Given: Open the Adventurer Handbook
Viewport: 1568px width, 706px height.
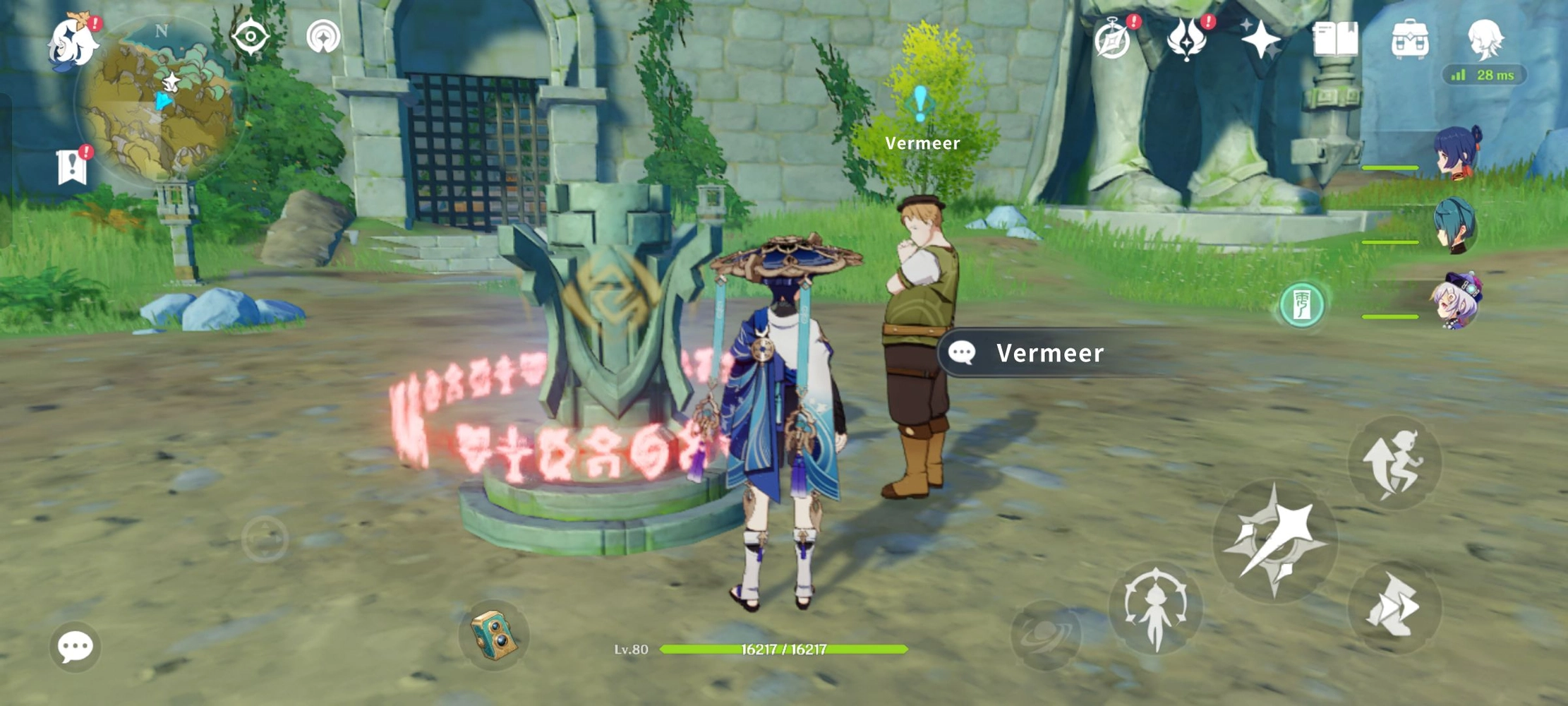Looking at the screenshot, I should tap(1336, 40).
